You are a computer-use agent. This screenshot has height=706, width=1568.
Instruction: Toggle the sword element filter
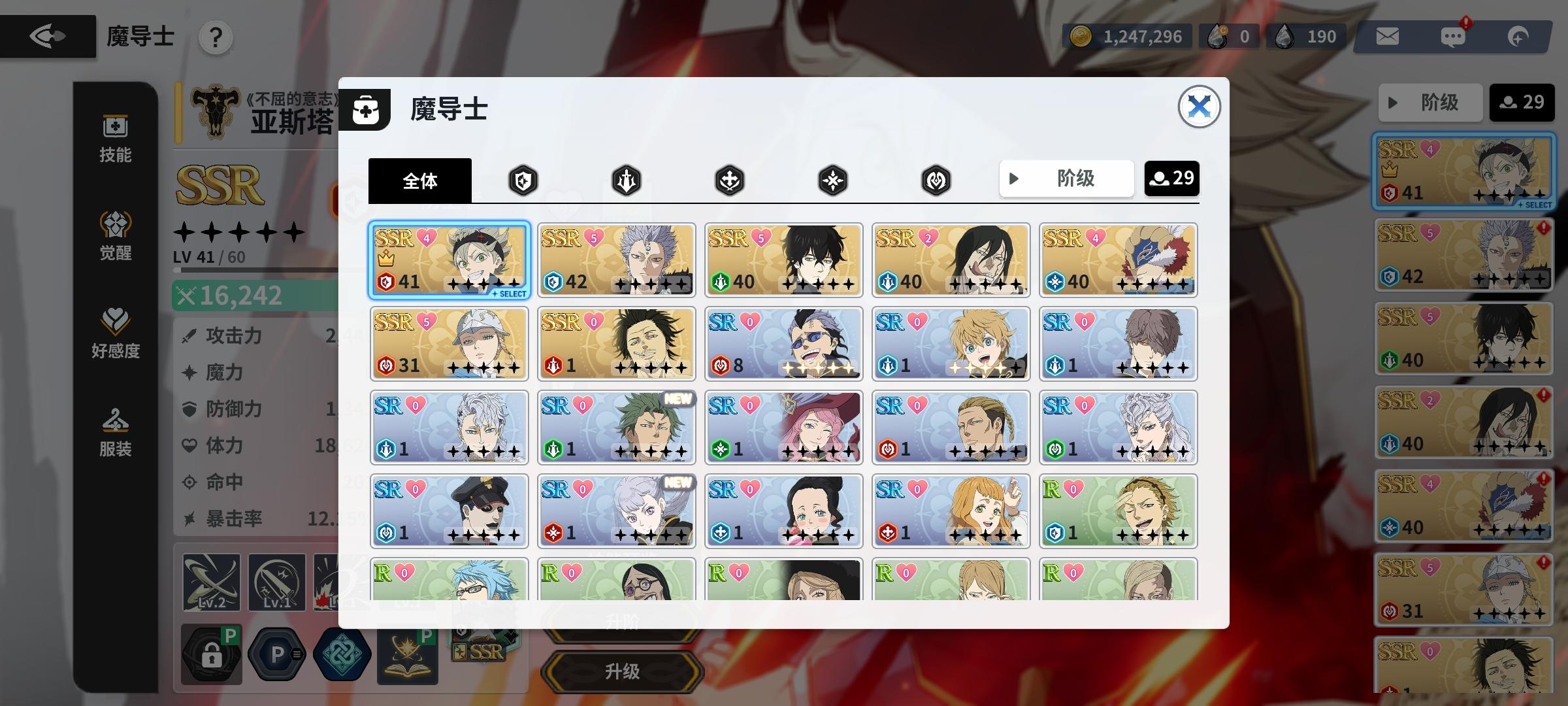point(625,180)
